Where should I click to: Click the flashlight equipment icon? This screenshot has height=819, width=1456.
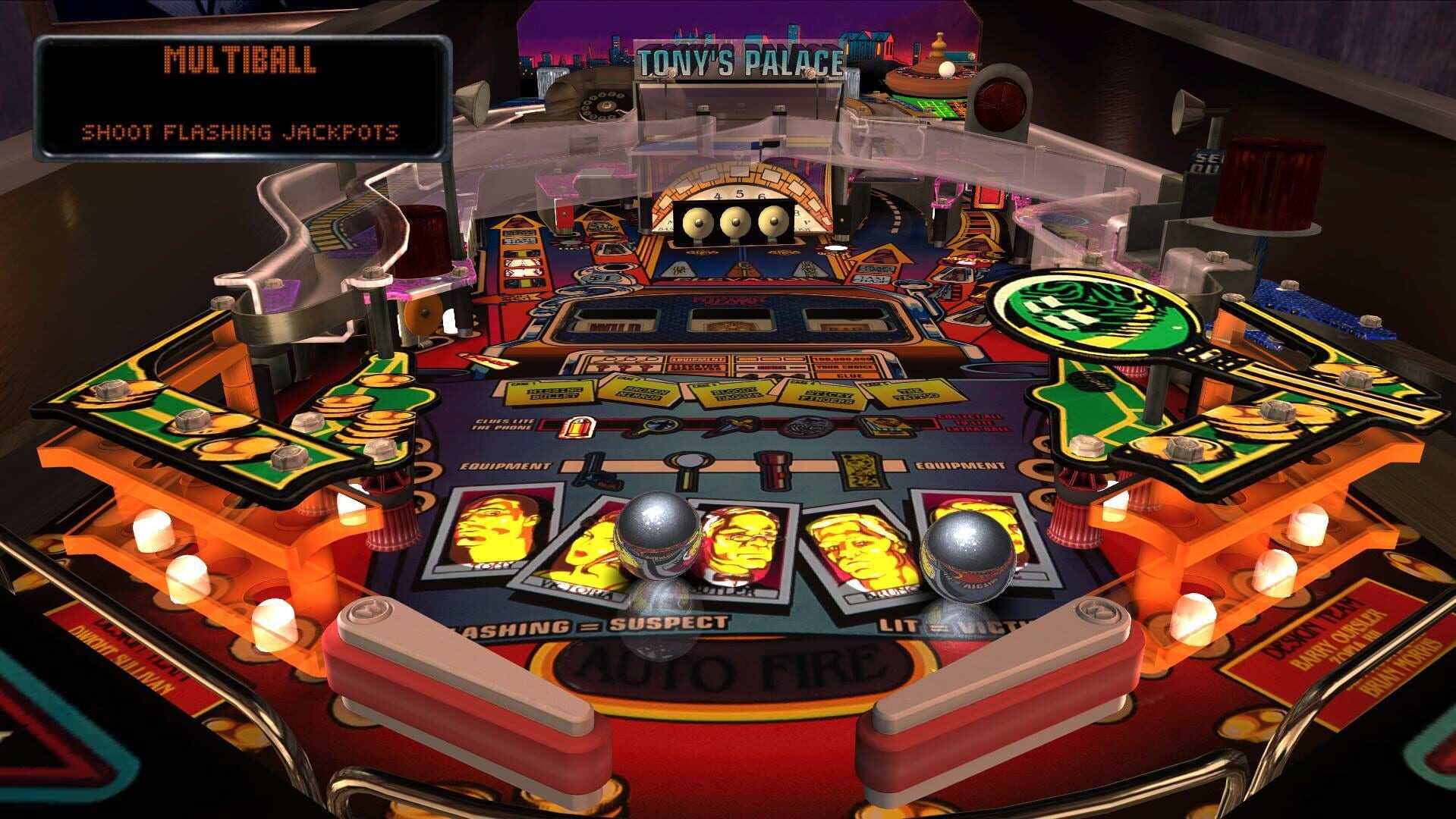772,470
